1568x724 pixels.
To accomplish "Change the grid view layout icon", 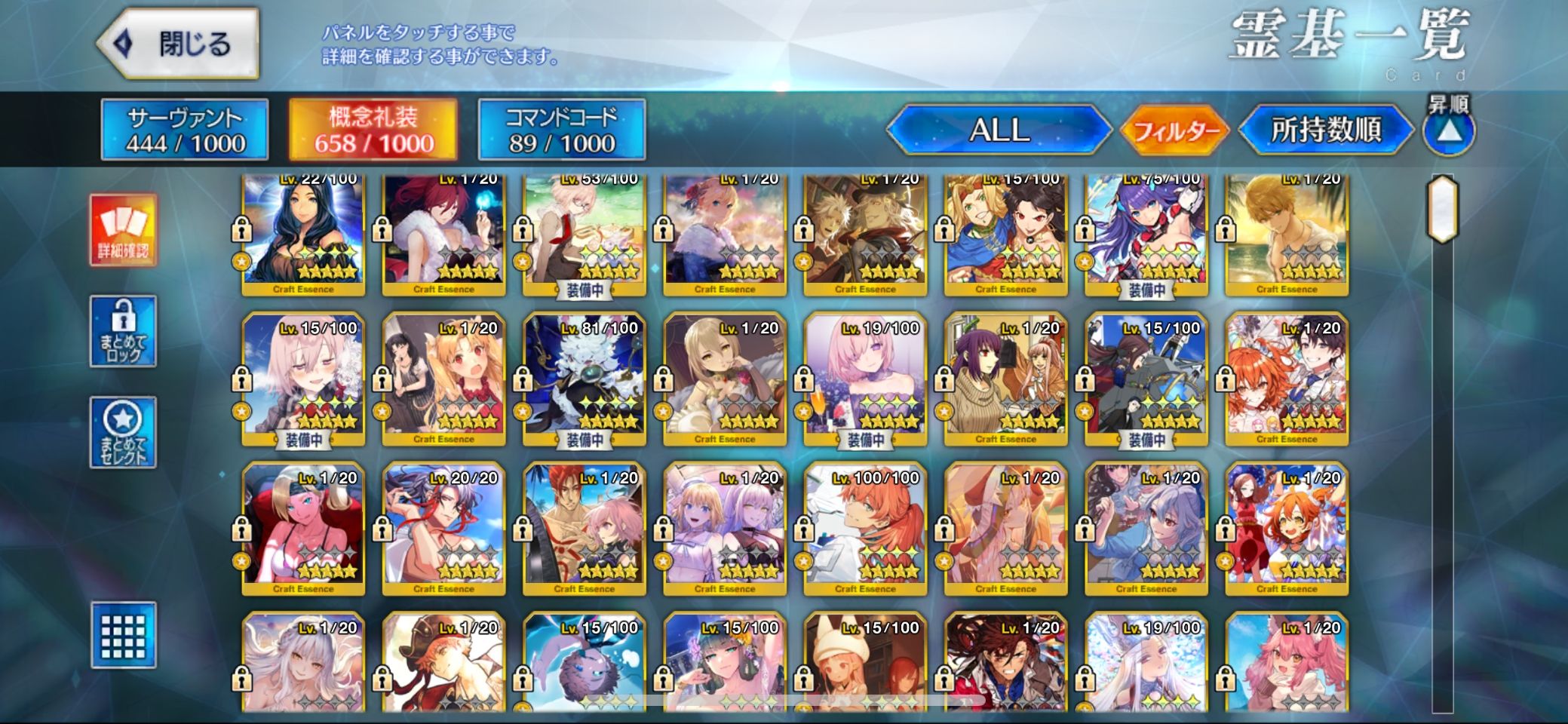I will (x=124, y=635).
